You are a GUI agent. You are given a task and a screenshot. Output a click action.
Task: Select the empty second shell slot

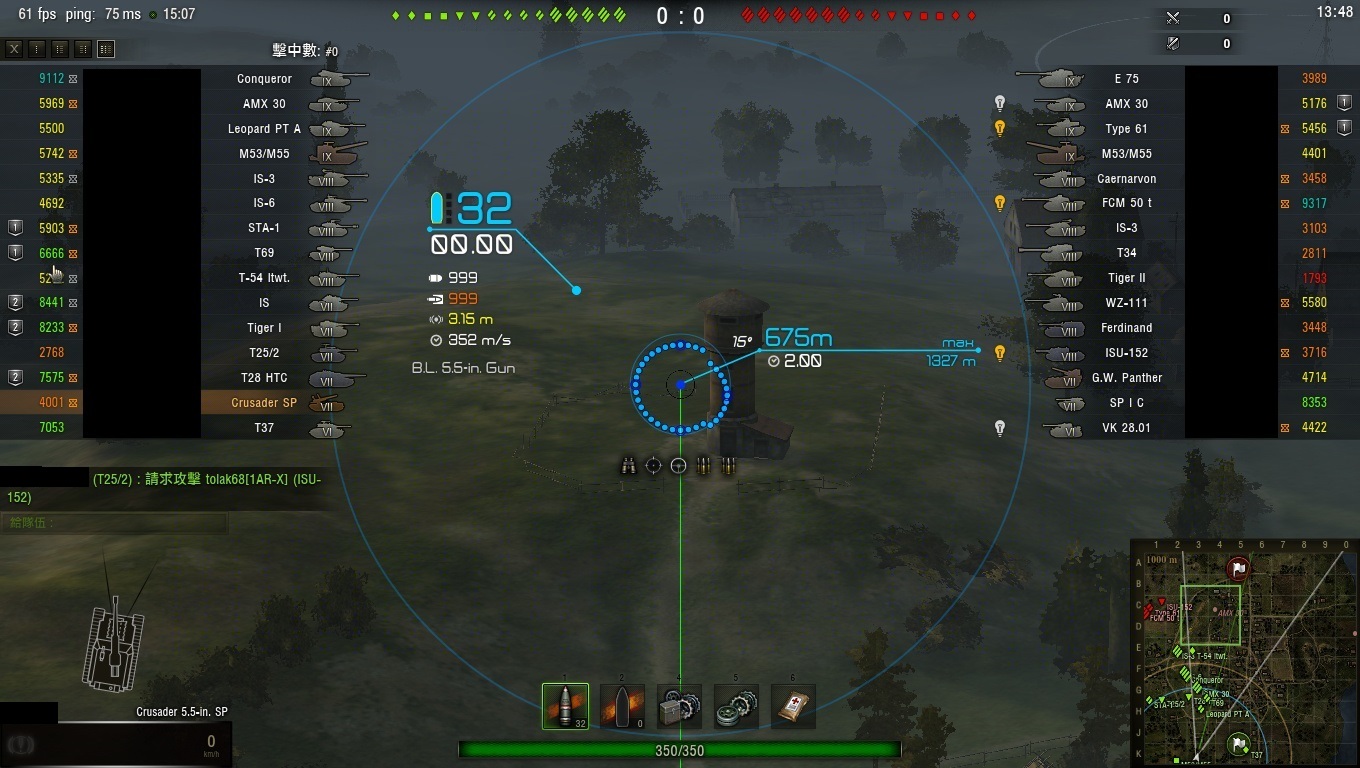pyautogui.click(x=622, y=706)
